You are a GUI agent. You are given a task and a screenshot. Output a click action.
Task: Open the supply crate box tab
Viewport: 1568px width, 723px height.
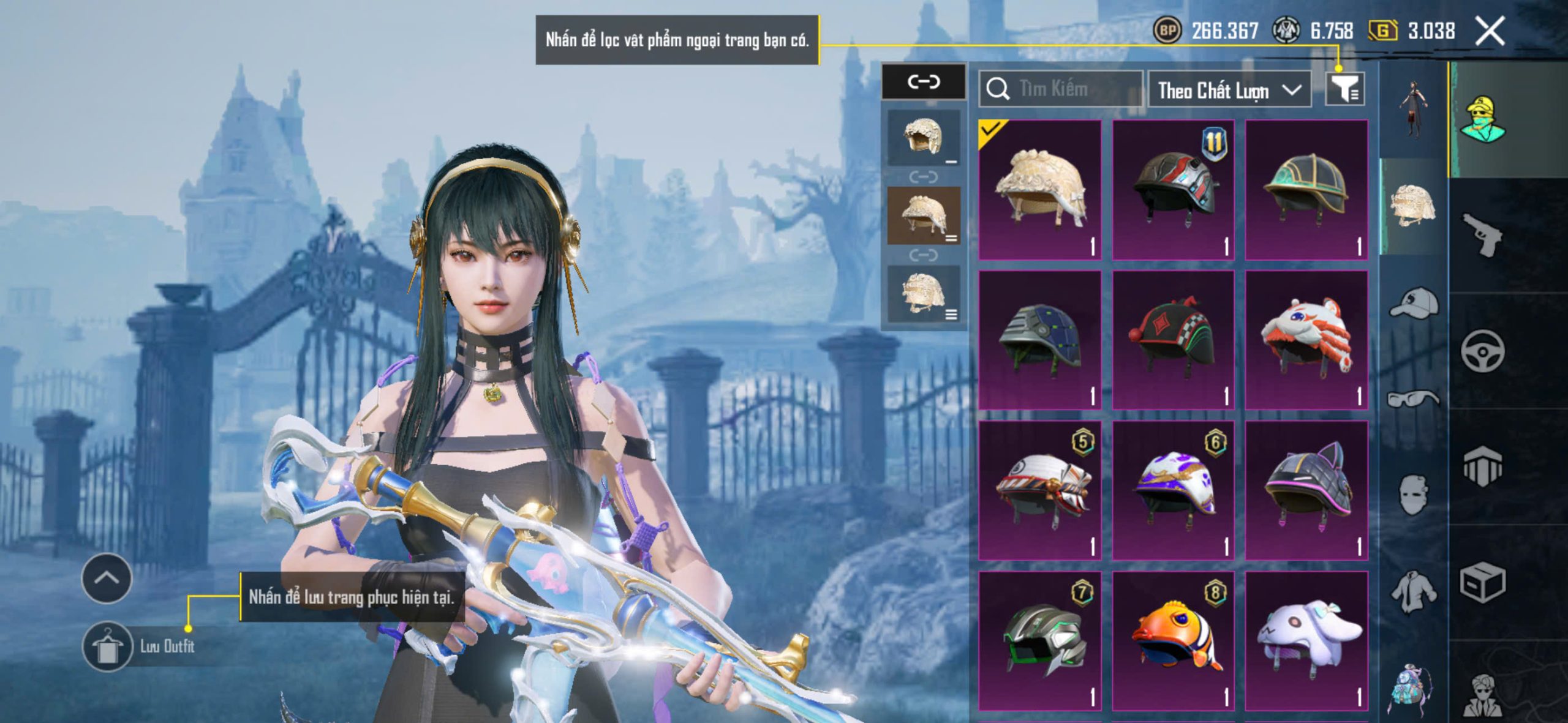tap(1482, 582)
